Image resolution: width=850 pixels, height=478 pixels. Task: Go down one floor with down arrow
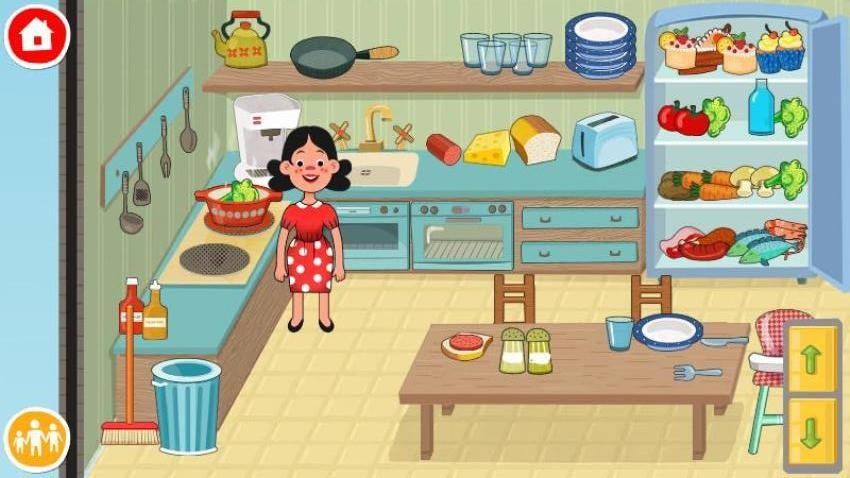click(x=811, y=431)
